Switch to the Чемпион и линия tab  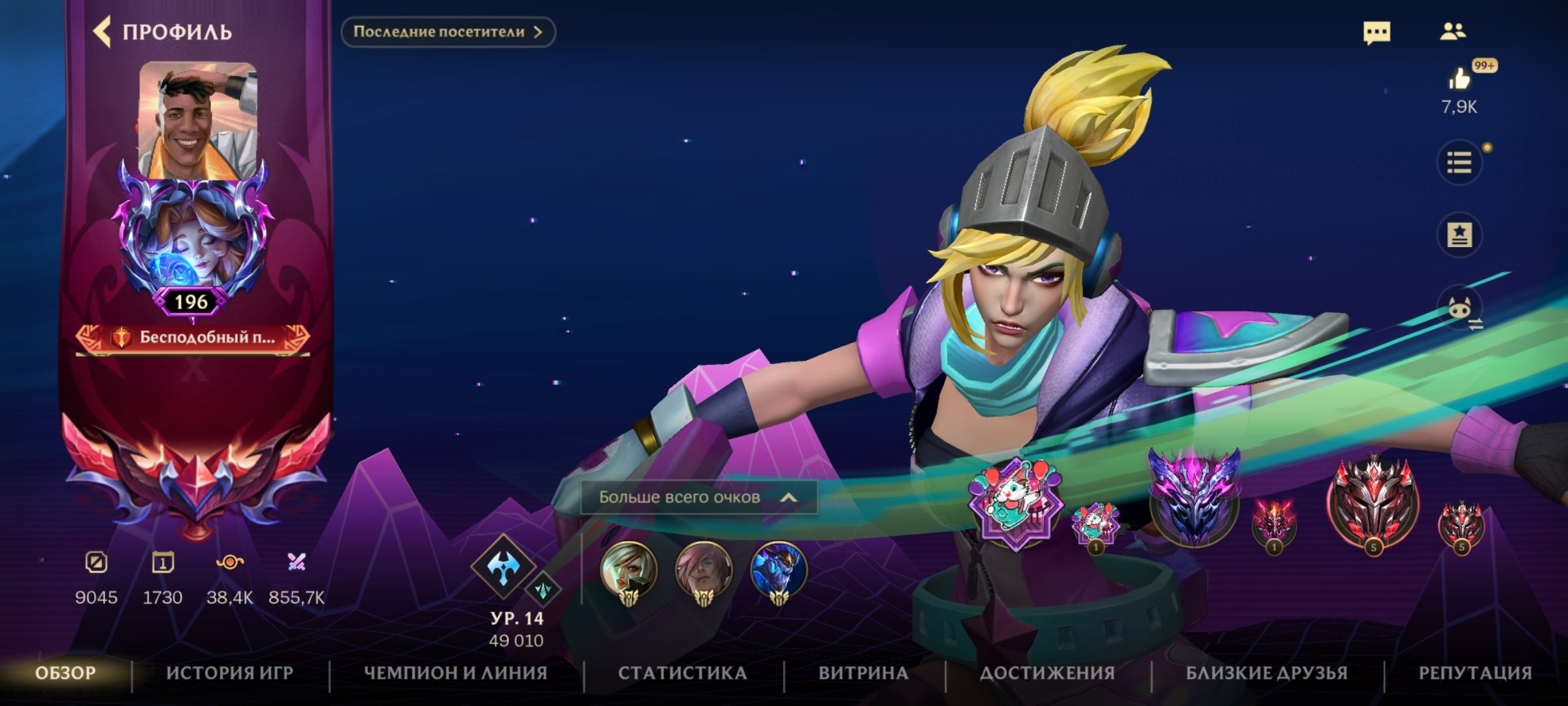tap(455, 673)
